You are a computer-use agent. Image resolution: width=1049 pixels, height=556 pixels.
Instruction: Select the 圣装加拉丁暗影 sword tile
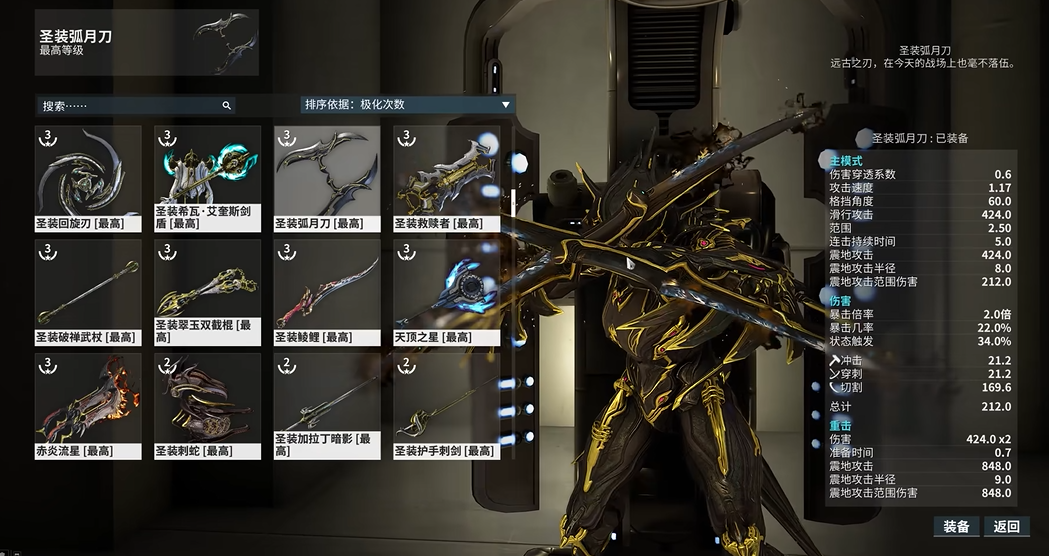[x=327, y=405]
